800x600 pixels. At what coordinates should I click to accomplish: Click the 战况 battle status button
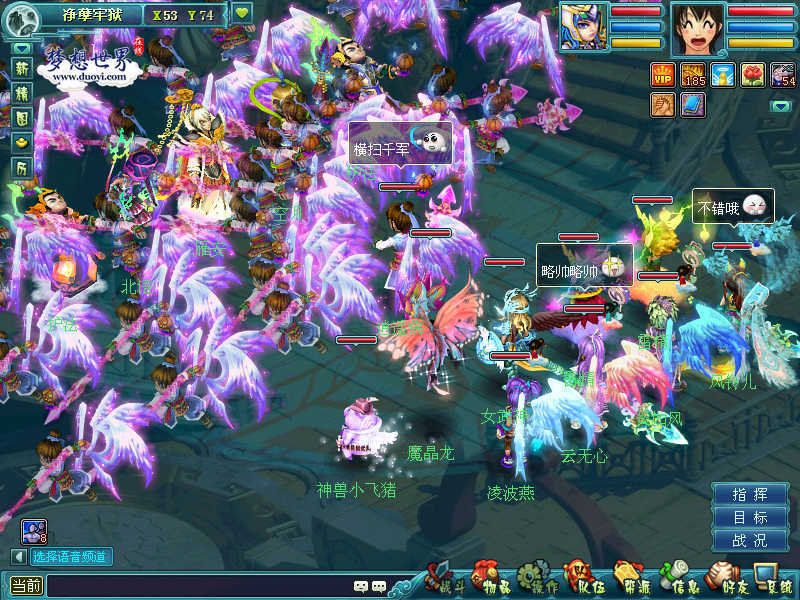click(750, 541)
